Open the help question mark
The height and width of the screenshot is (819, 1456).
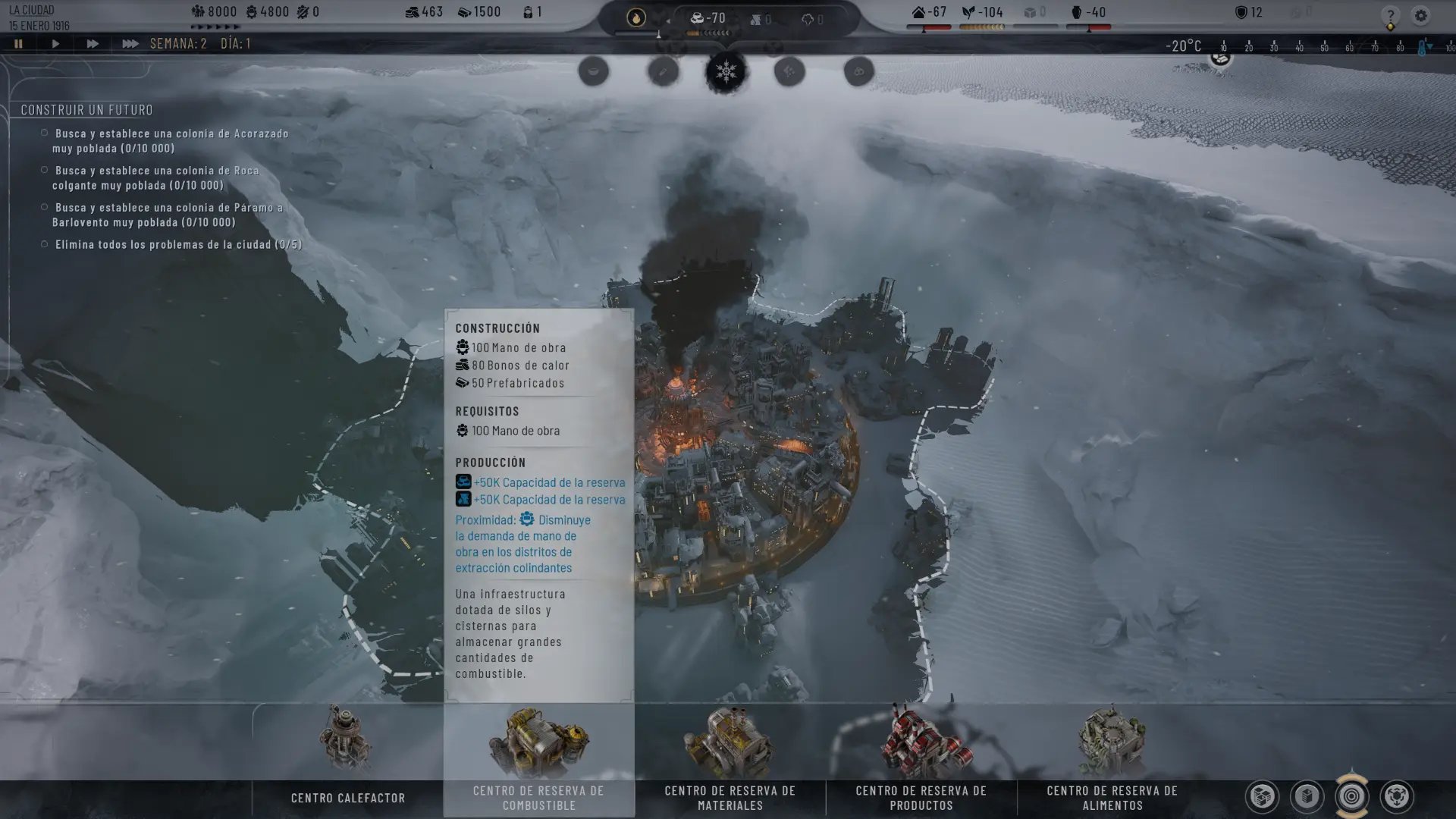tap(1390, 15)
